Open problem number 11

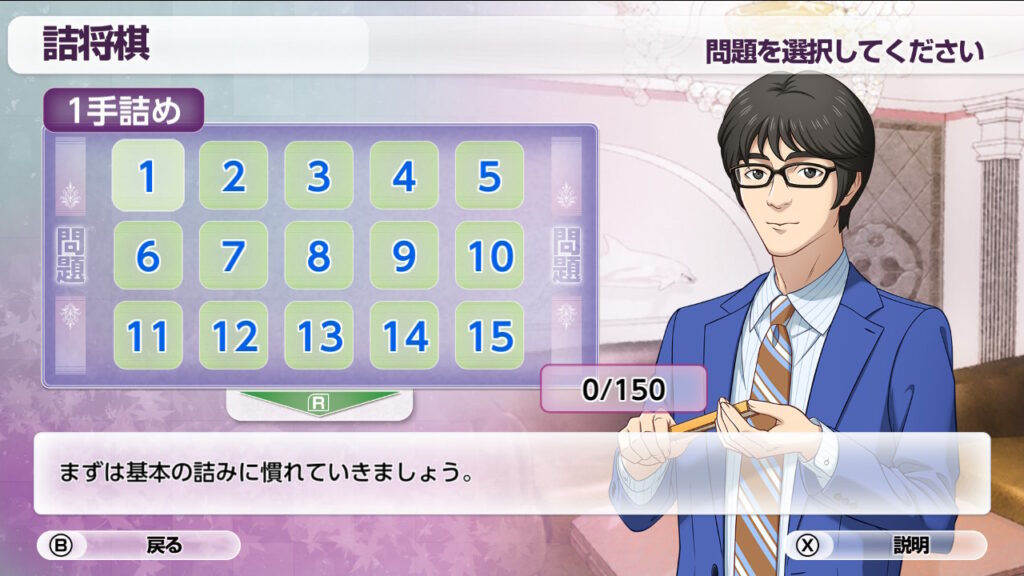click(148, 336)
